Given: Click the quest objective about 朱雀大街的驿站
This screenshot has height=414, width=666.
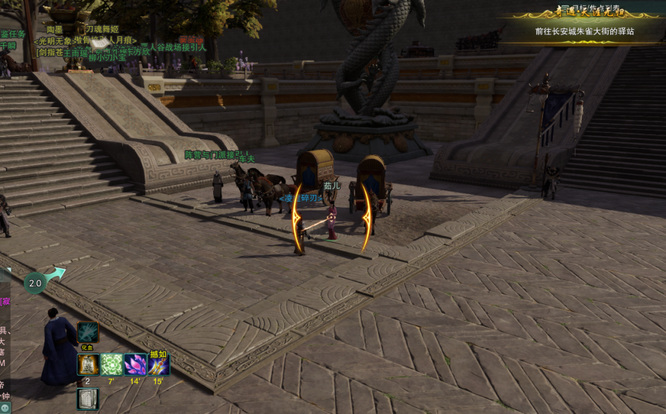Looking at the screenshot, I should tap(585, 31).
